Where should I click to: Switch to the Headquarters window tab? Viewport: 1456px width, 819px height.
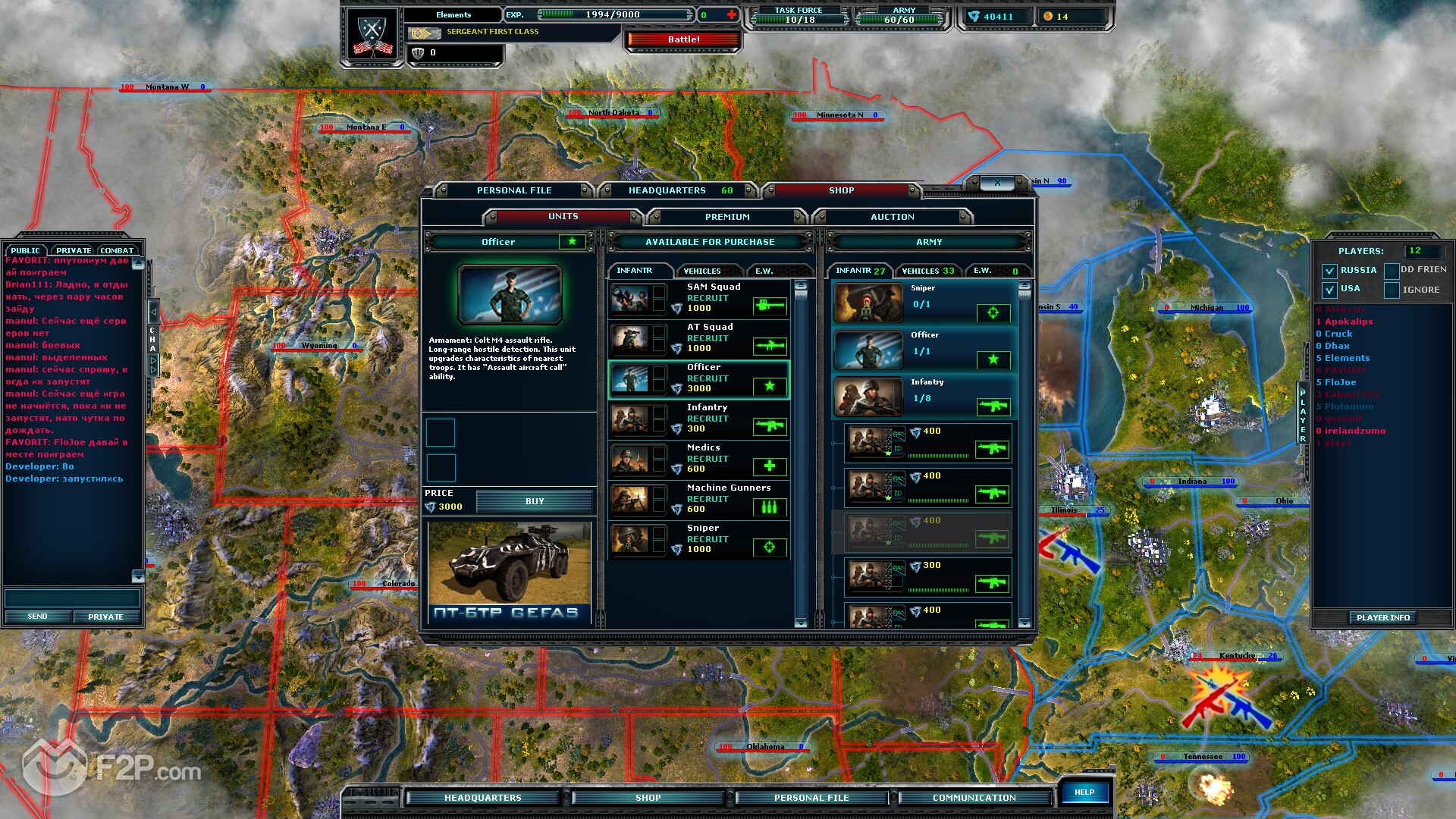pyautogui.click(x=667, y=190)
